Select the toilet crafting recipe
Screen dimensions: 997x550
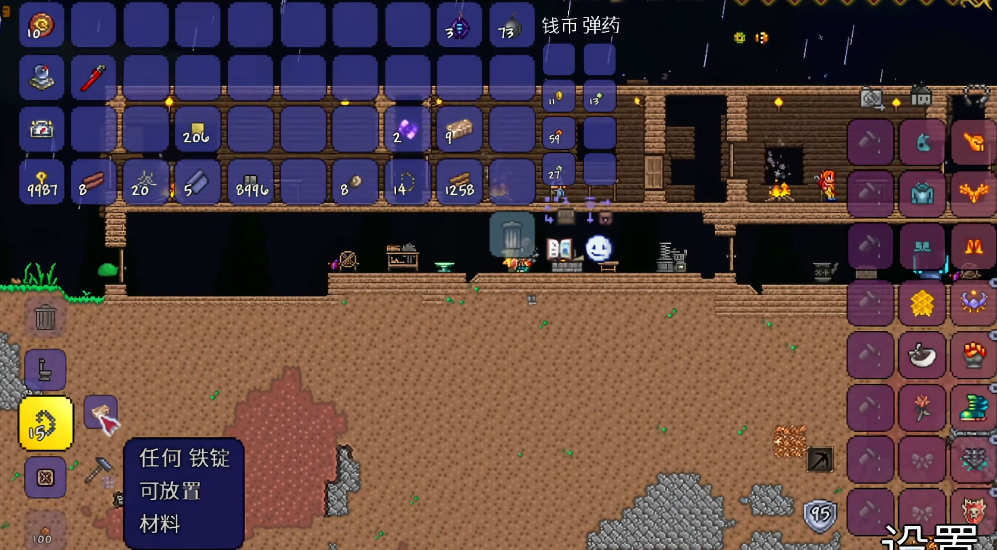pos(45,370)
